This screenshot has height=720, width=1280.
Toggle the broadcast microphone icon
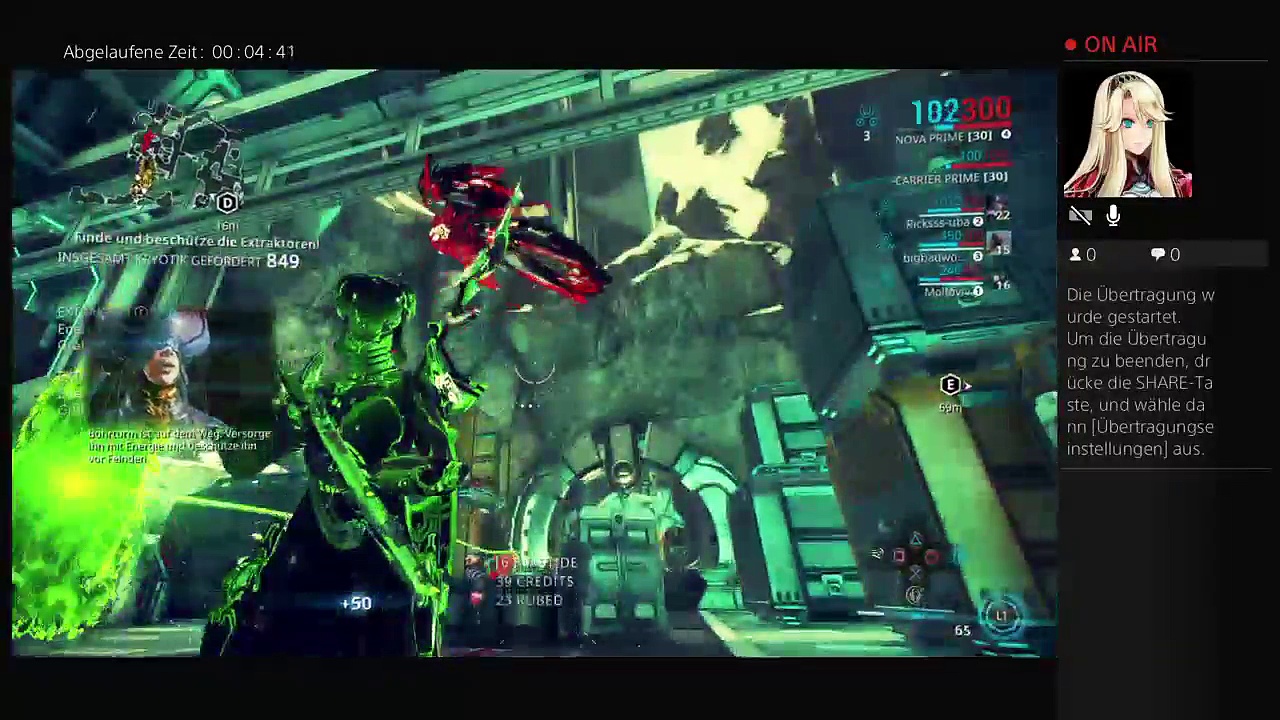pyautogui.click(x=1113, y=216)
